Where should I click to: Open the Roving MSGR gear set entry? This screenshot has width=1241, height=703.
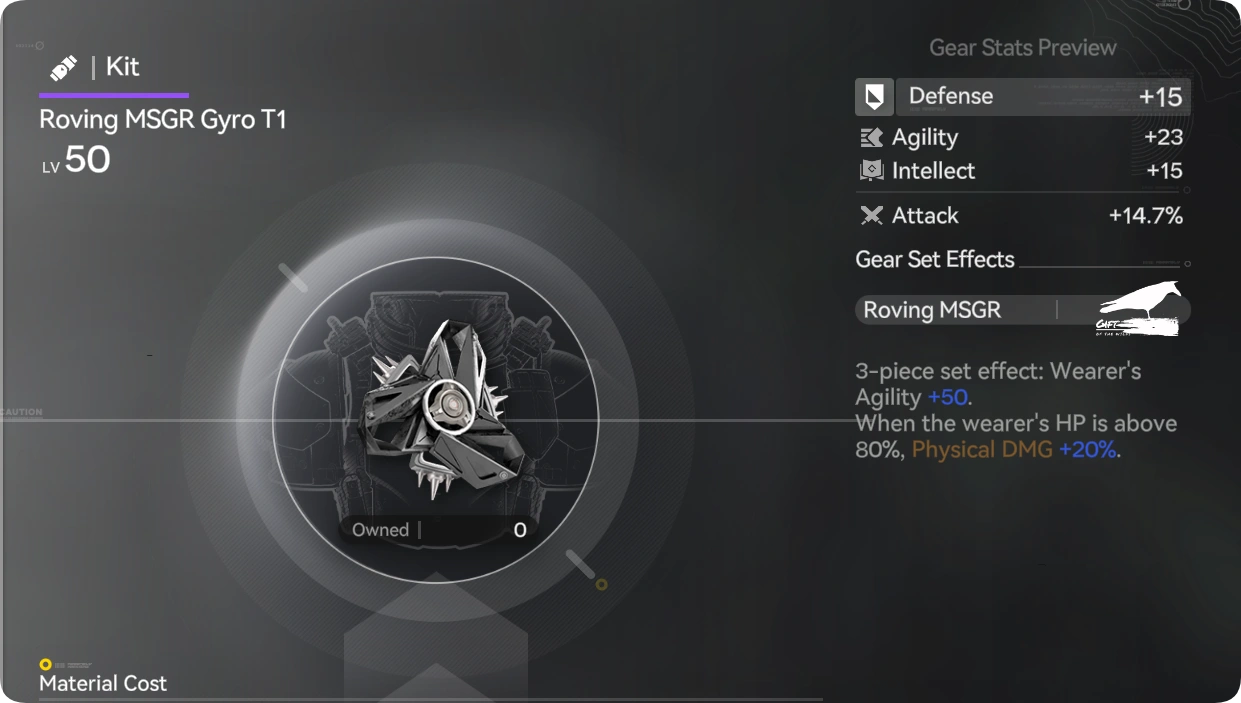pyautogui.click(x=1022, y=310)
